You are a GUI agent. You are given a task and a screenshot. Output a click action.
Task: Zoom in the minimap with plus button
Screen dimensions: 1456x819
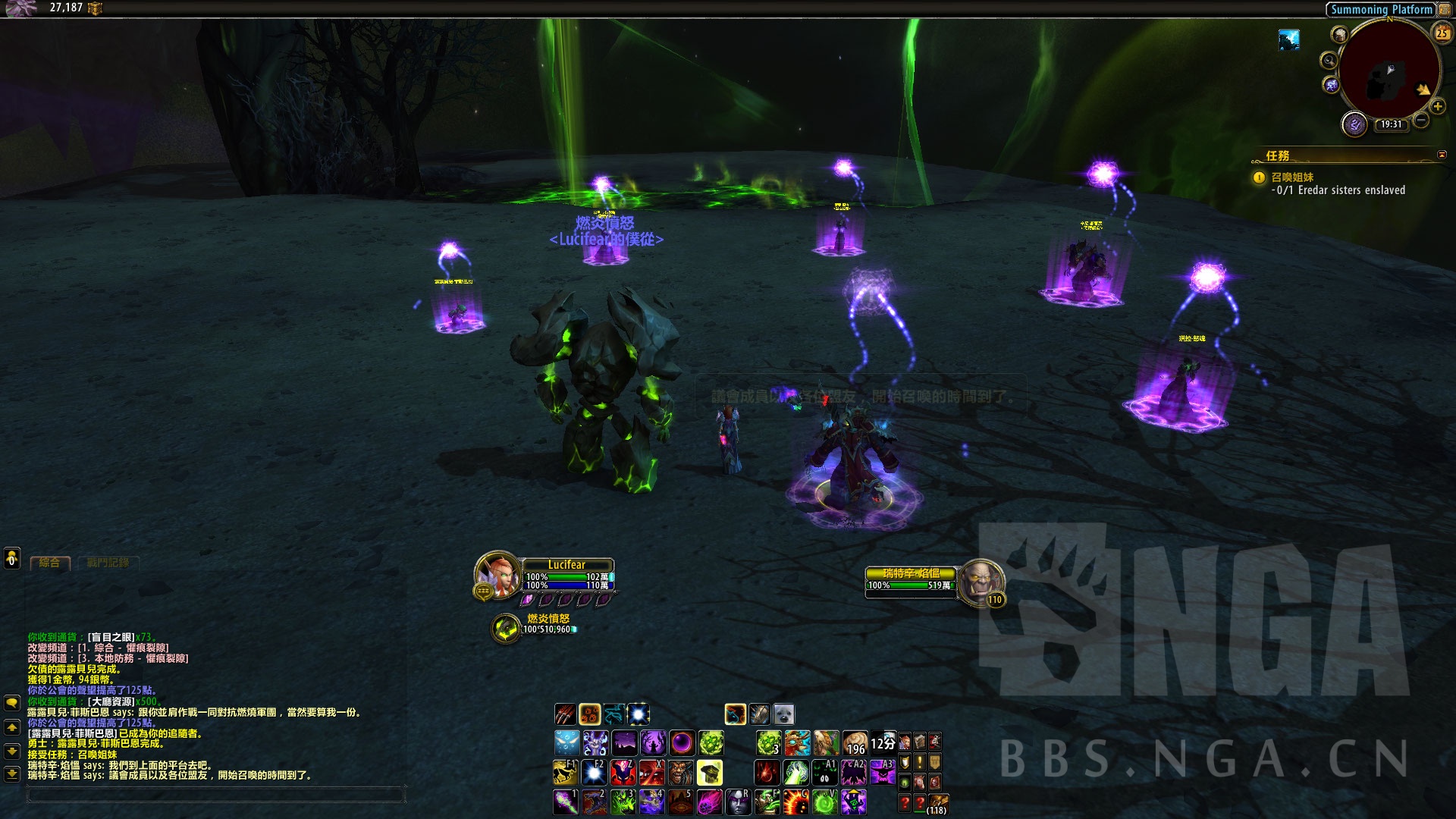coord(1438,106)
